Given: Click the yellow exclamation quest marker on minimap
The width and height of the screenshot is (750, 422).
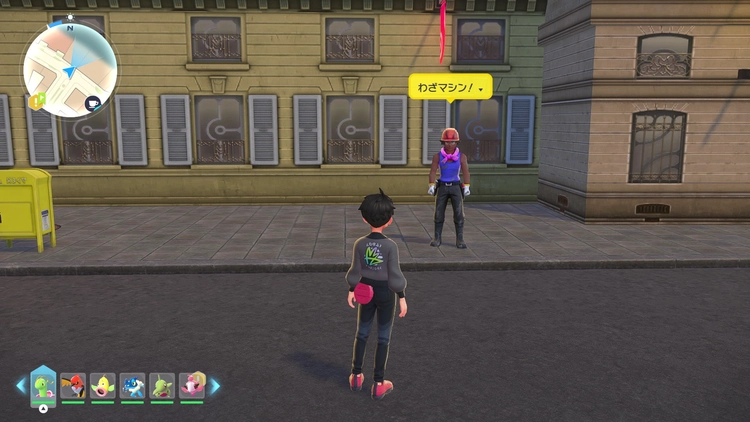Looking at the screenshot, I should (x=37, y=101).
